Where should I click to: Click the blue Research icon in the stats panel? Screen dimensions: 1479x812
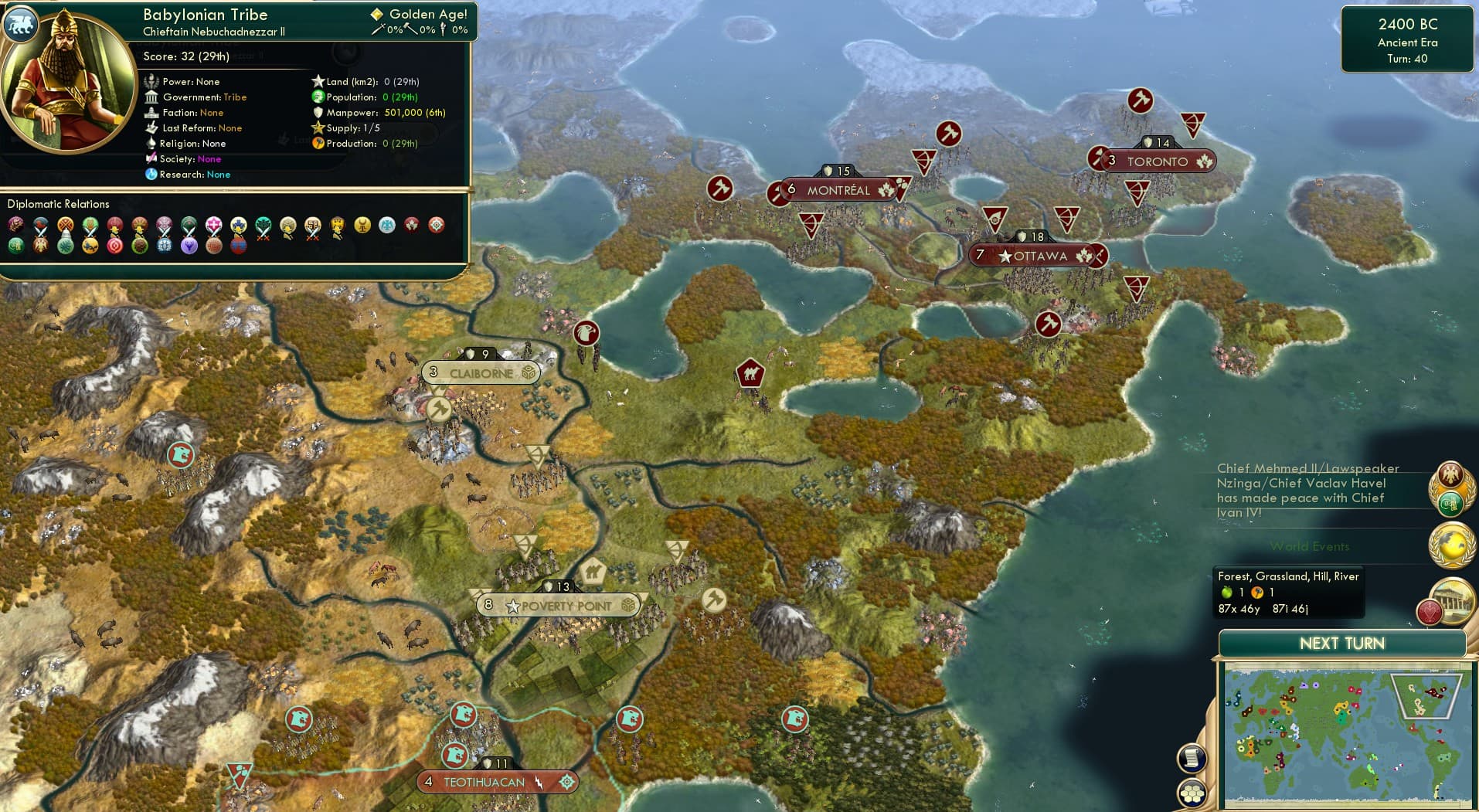[152, 175]
